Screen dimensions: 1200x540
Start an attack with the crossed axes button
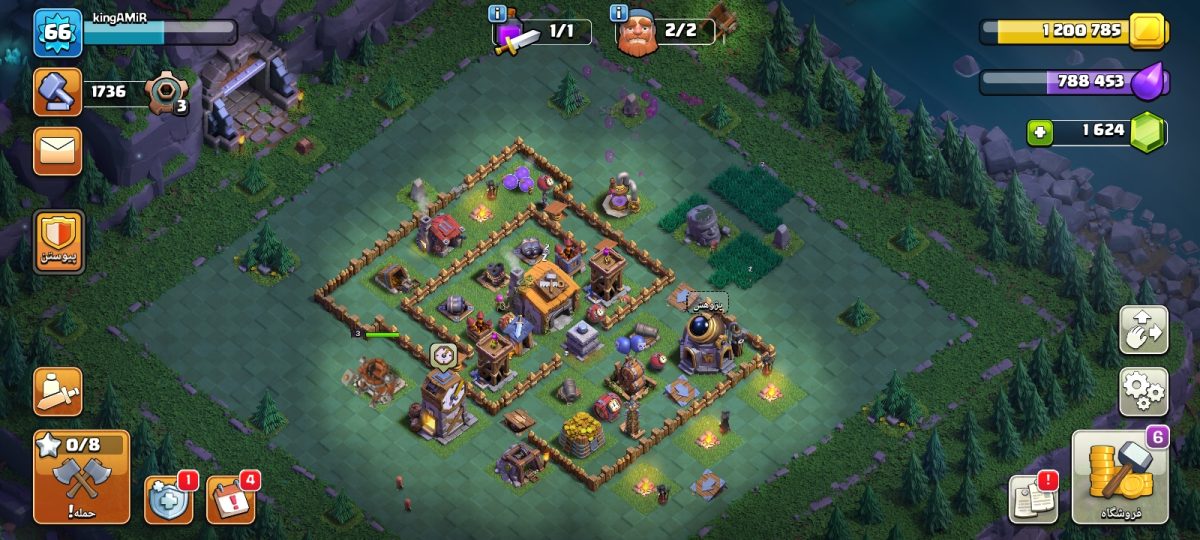(81, 478)
